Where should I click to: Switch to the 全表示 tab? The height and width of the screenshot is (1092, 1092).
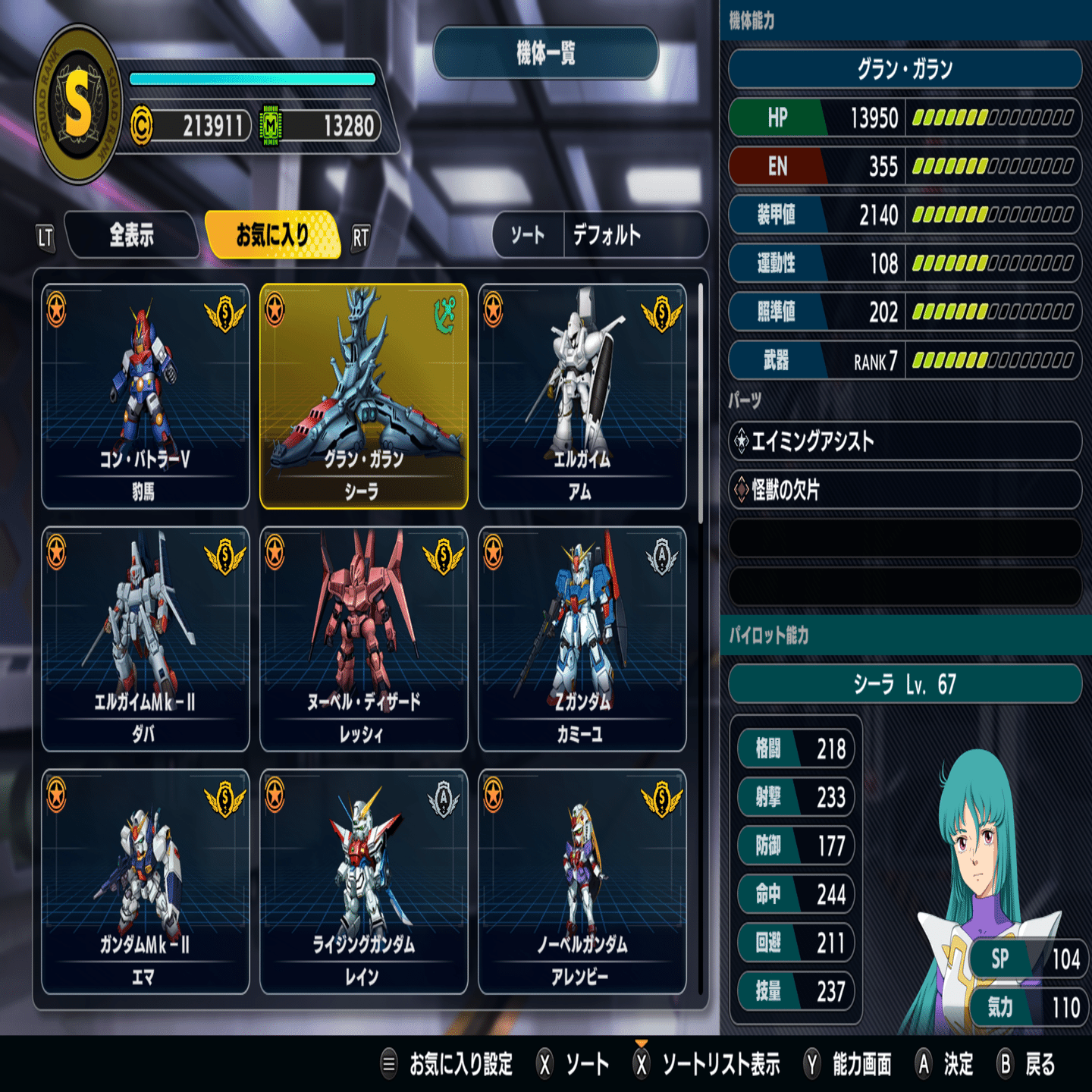coord(132,235)
